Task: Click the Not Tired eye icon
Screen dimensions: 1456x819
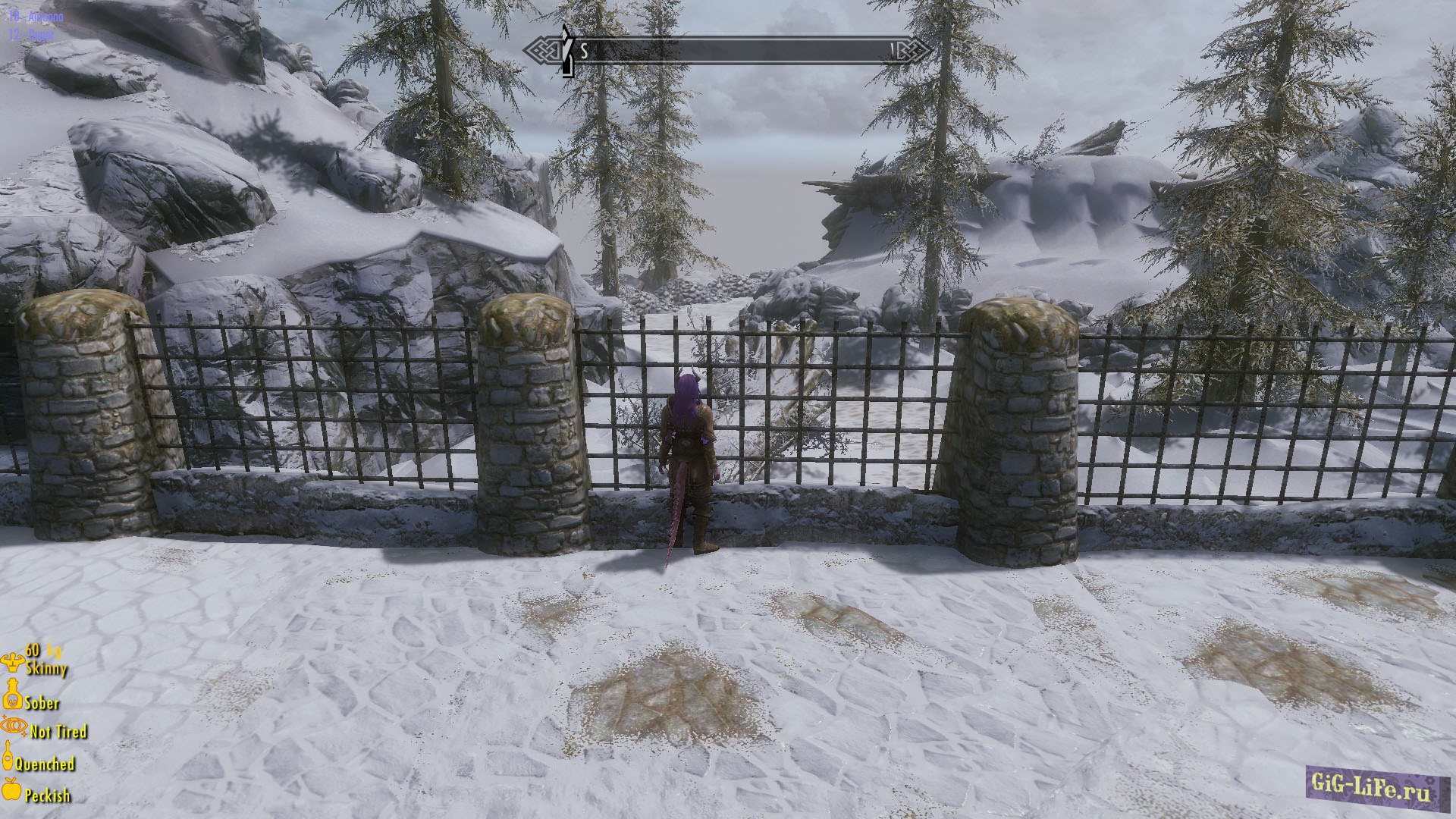Action: coord(13,727)
